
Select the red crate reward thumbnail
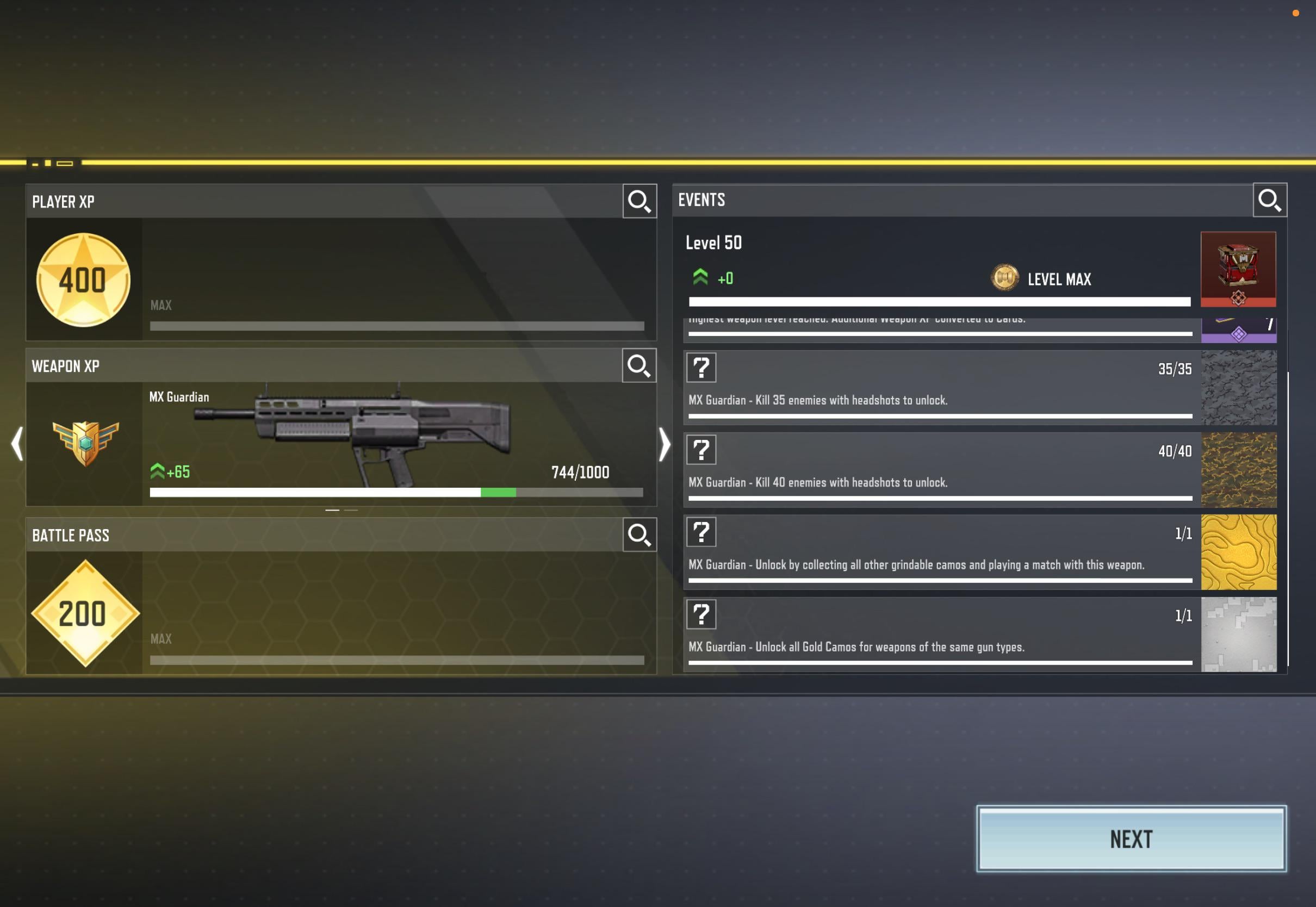click(1238, 269)
